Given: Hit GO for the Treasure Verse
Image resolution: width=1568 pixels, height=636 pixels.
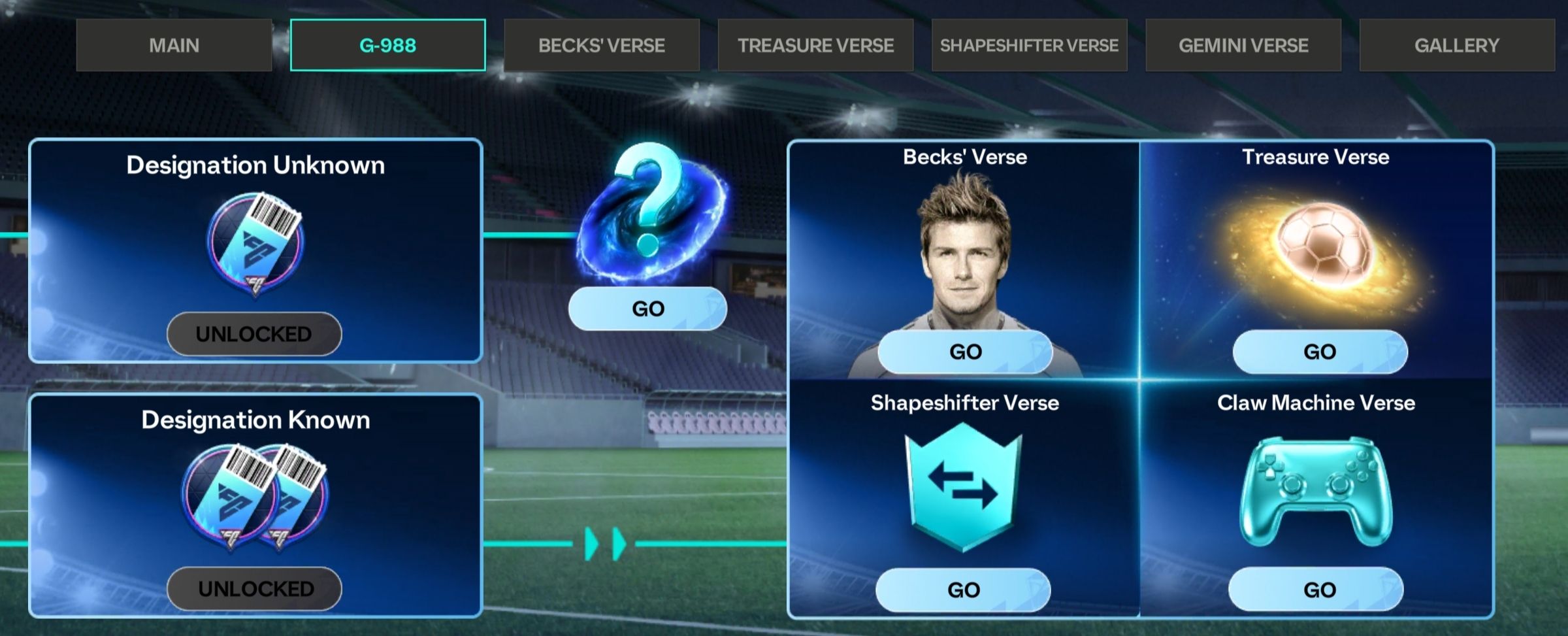Looking at the screenshot, I should click(1320, 352).
